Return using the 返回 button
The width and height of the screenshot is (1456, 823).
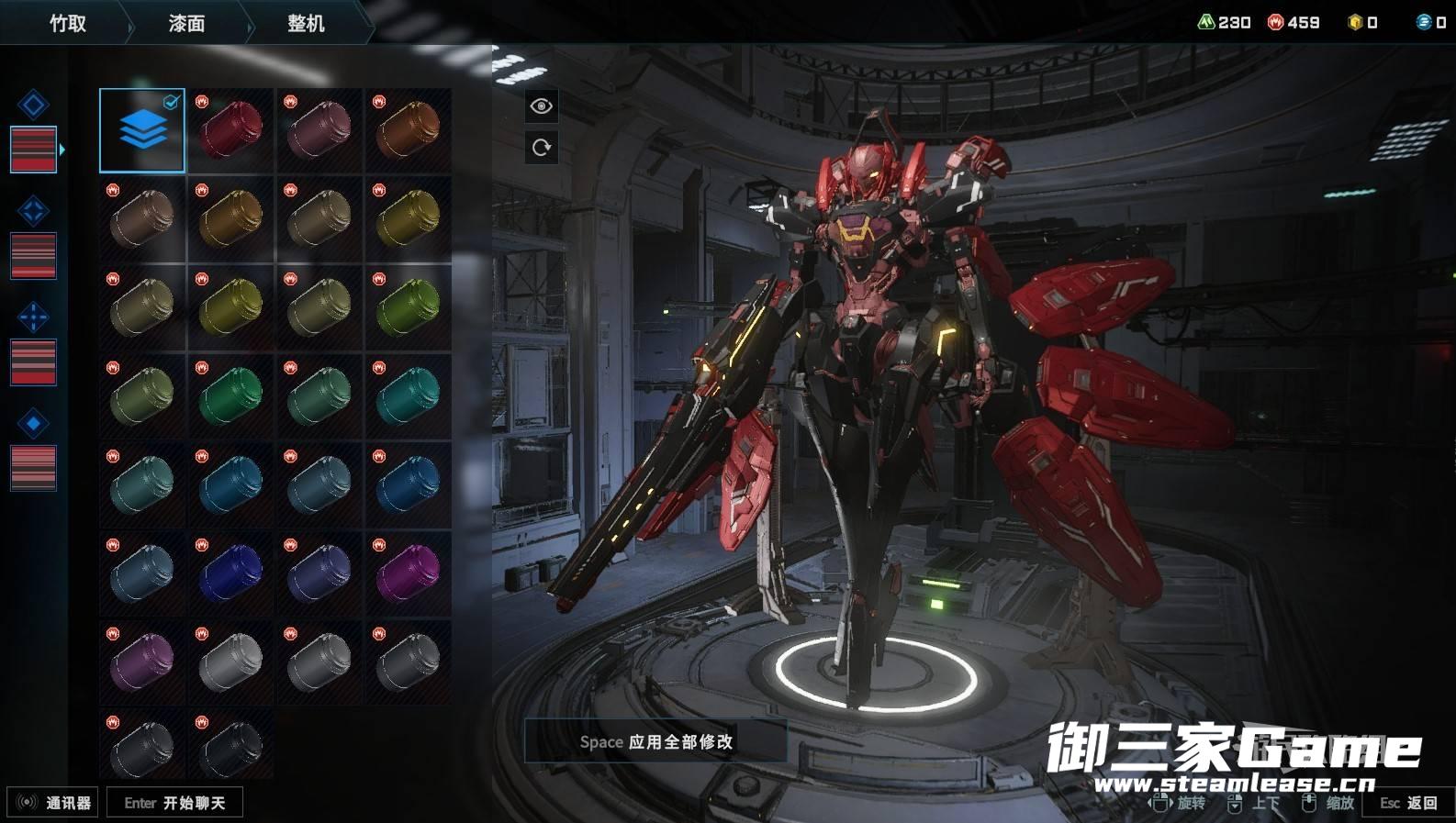coord(1408,803)
